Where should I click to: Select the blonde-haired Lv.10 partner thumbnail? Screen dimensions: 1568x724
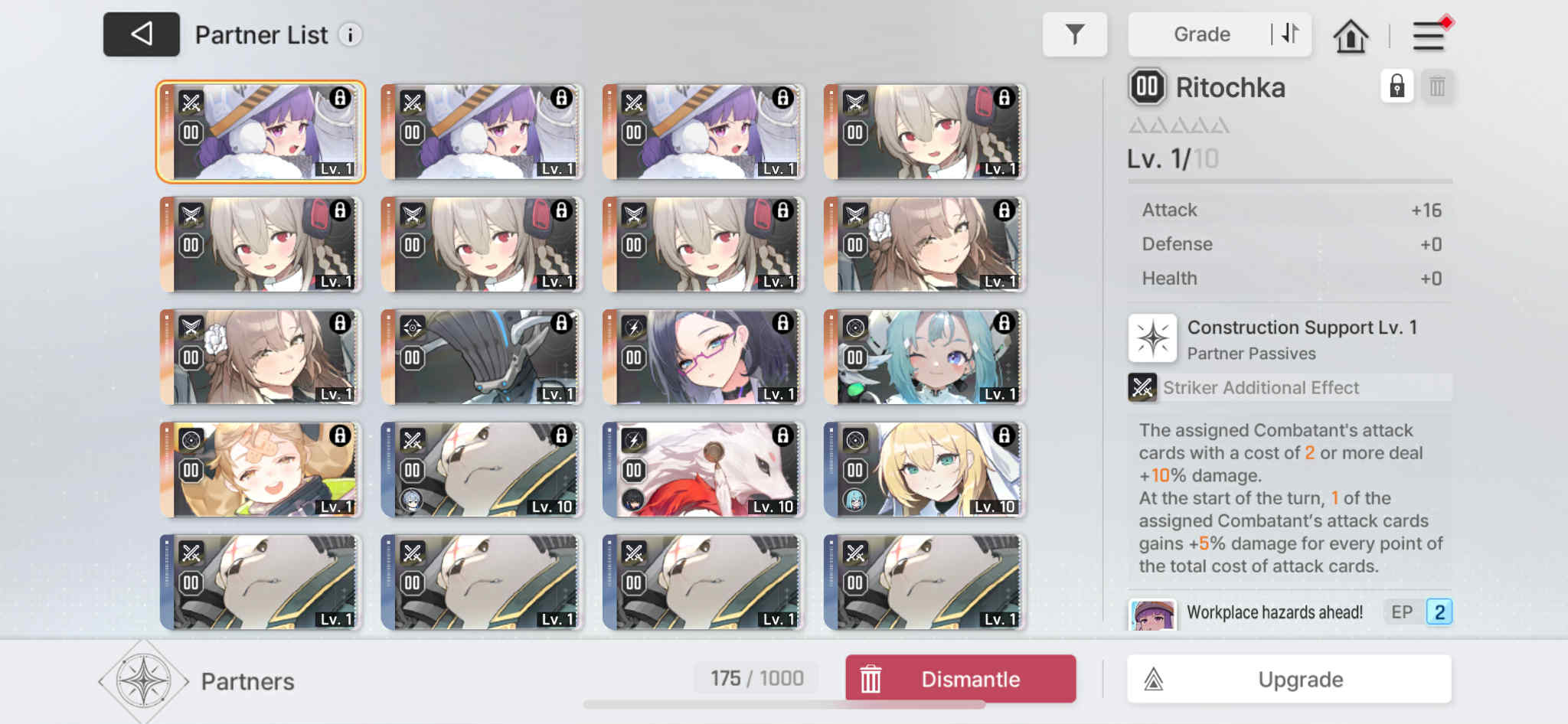pyautogui.click(x=923, y=469)
